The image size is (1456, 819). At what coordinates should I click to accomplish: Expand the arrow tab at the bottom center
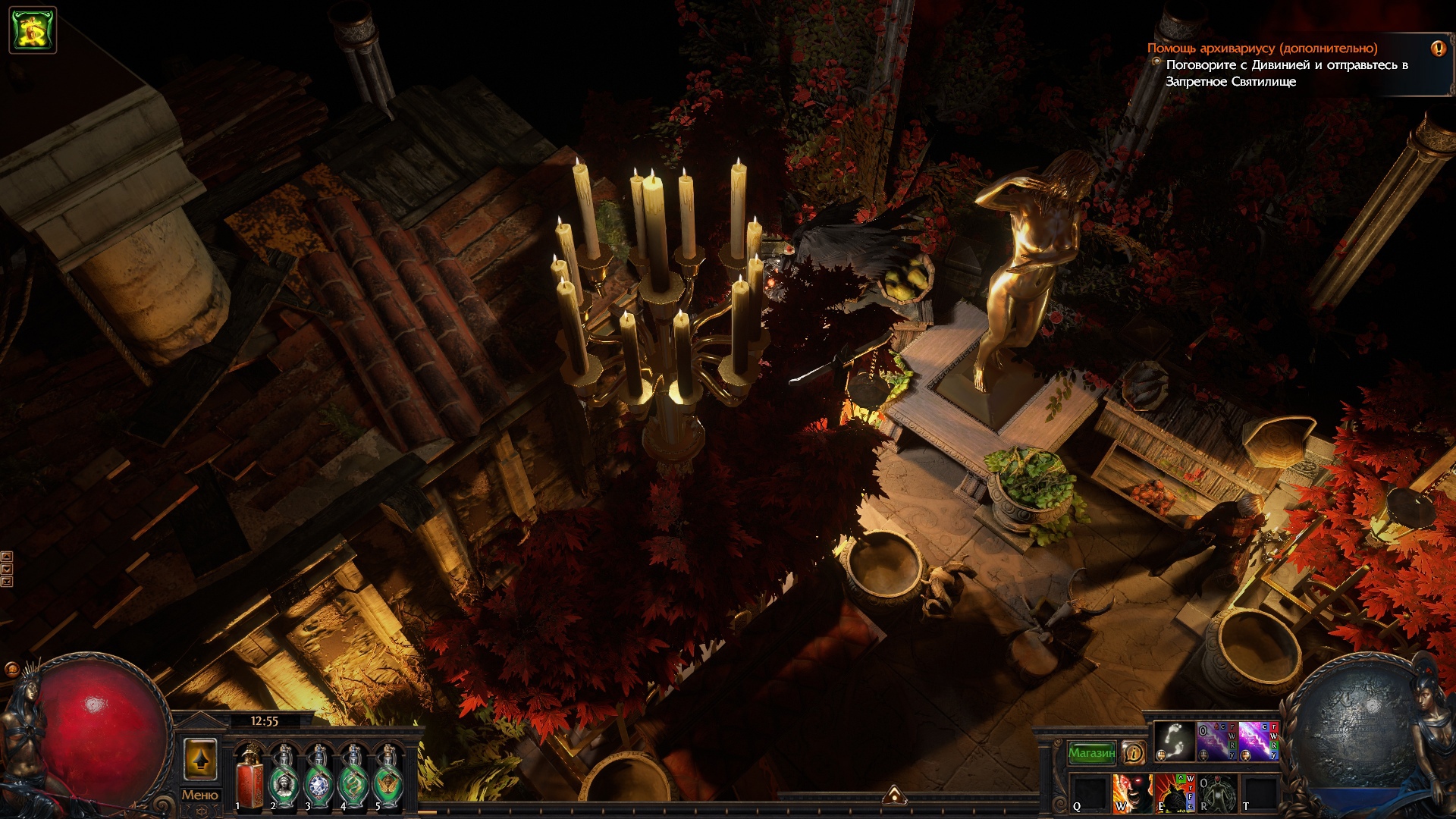click(895, 795)
